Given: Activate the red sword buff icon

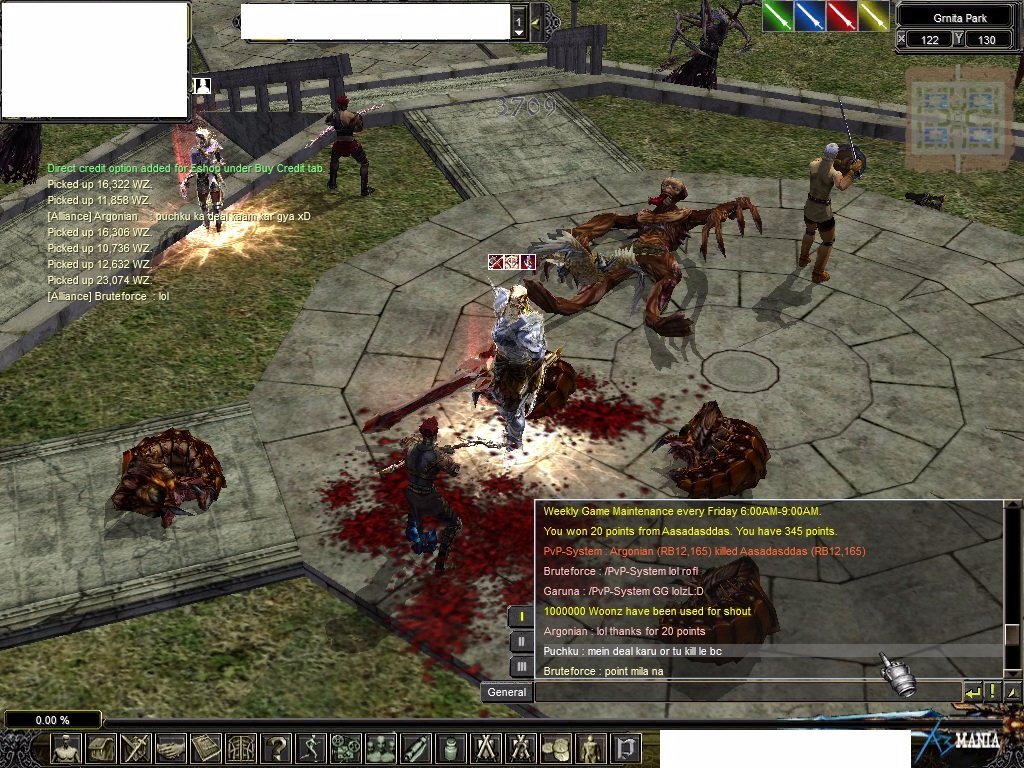Looking at the screenshot, I should click(x=842, y=16).
